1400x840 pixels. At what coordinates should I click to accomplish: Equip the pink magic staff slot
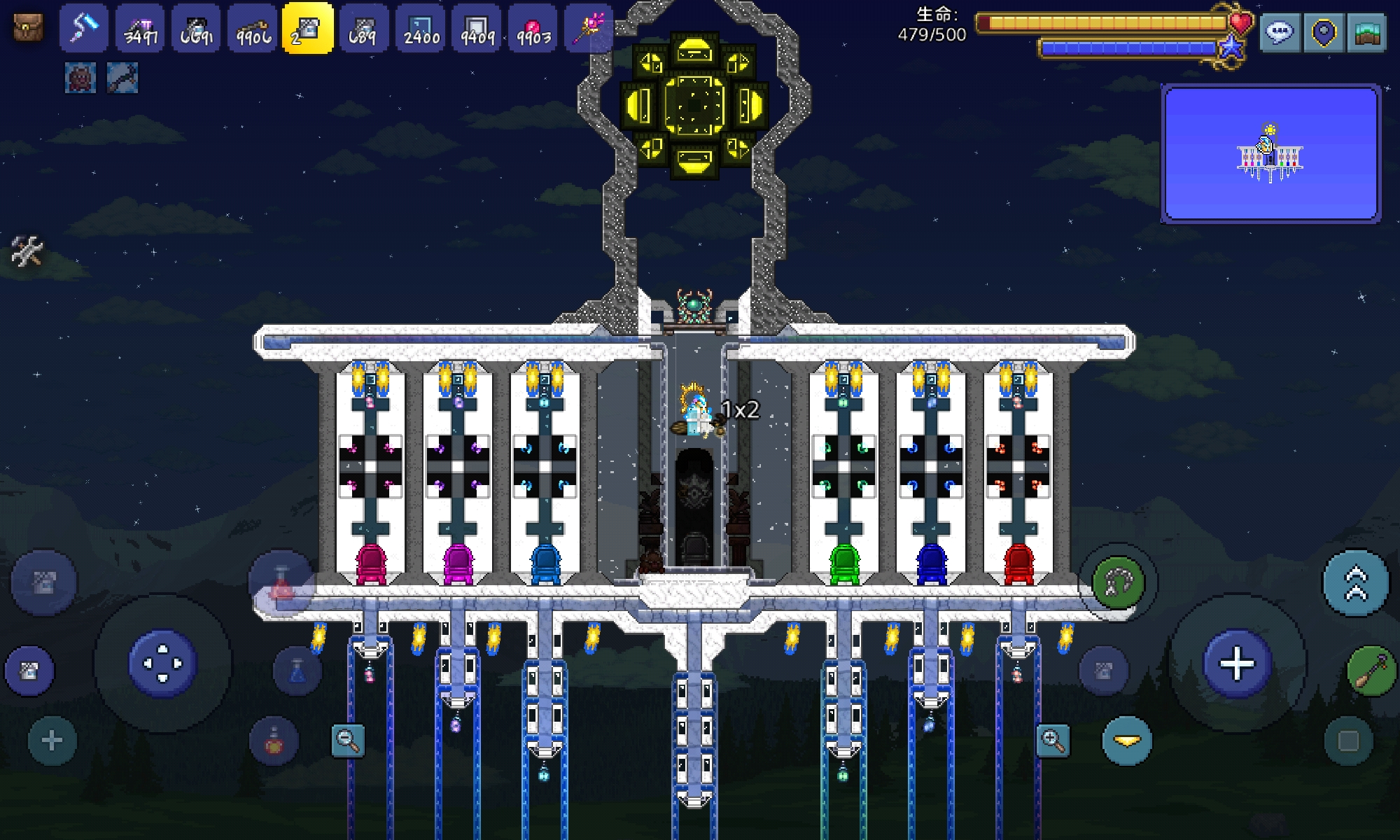click(x=589, y=29)
